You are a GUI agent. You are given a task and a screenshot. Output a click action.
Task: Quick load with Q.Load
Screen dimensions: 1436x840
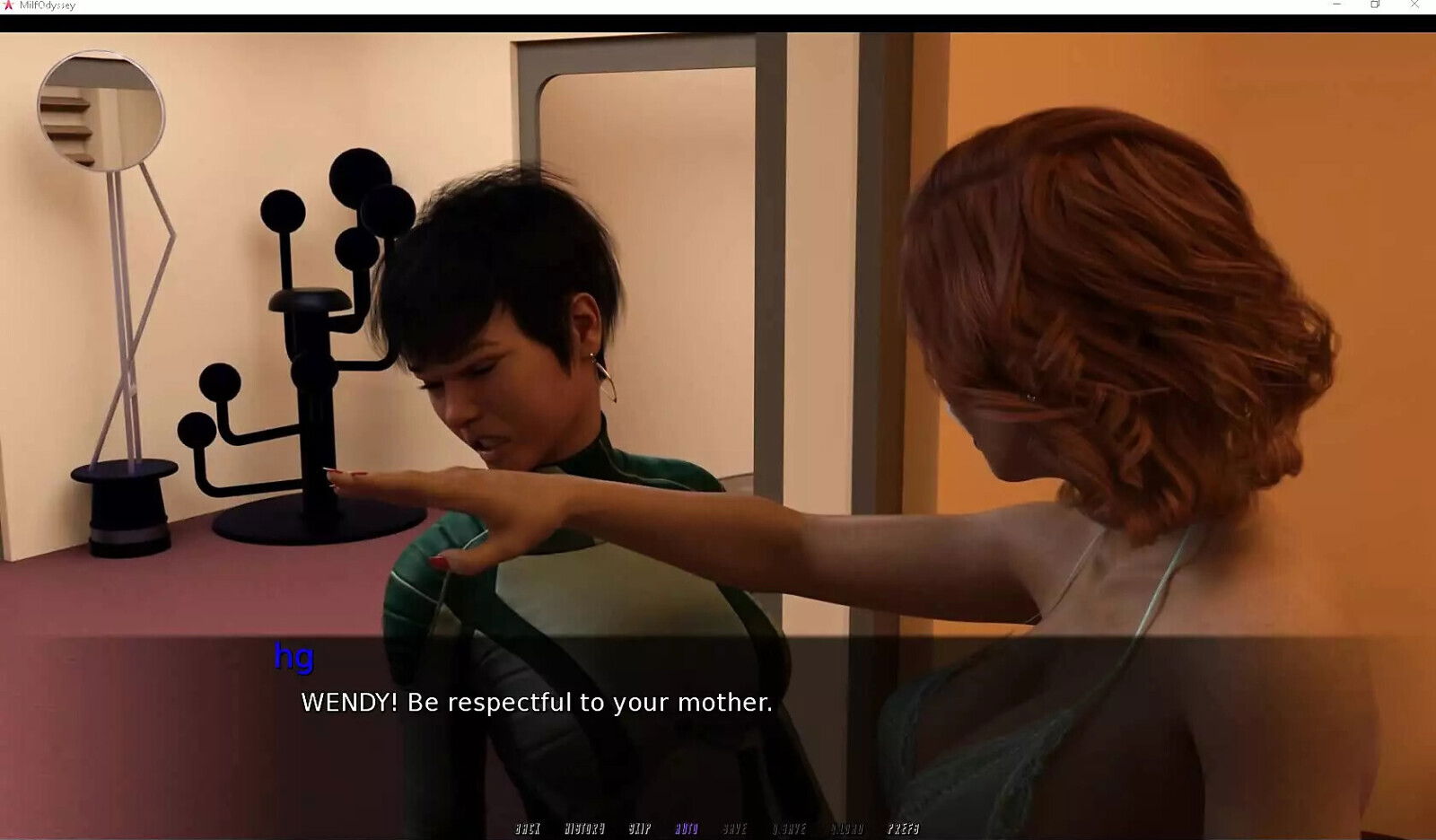847,828
